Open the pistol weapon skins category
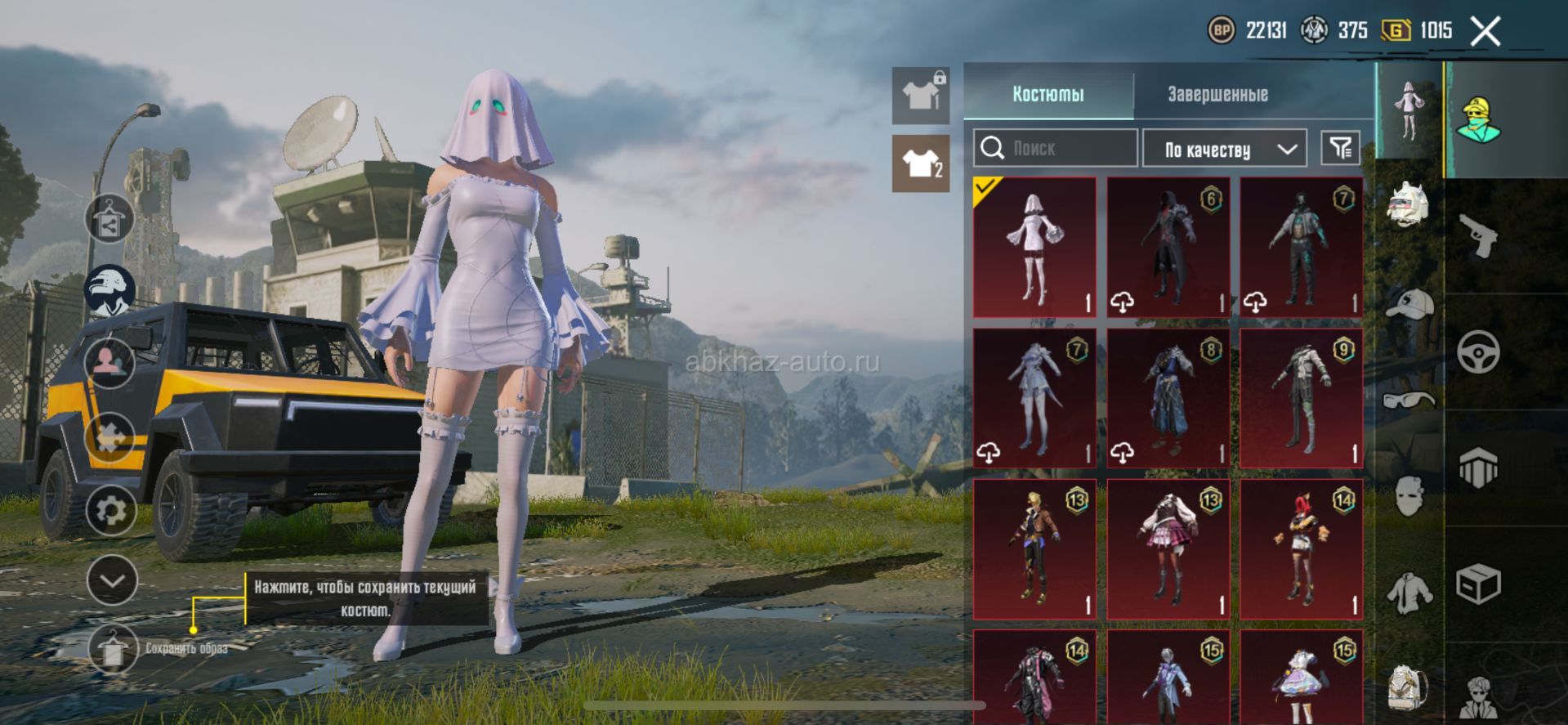This screenshot has width=1568, height=725. click(x=1478, y=236)
